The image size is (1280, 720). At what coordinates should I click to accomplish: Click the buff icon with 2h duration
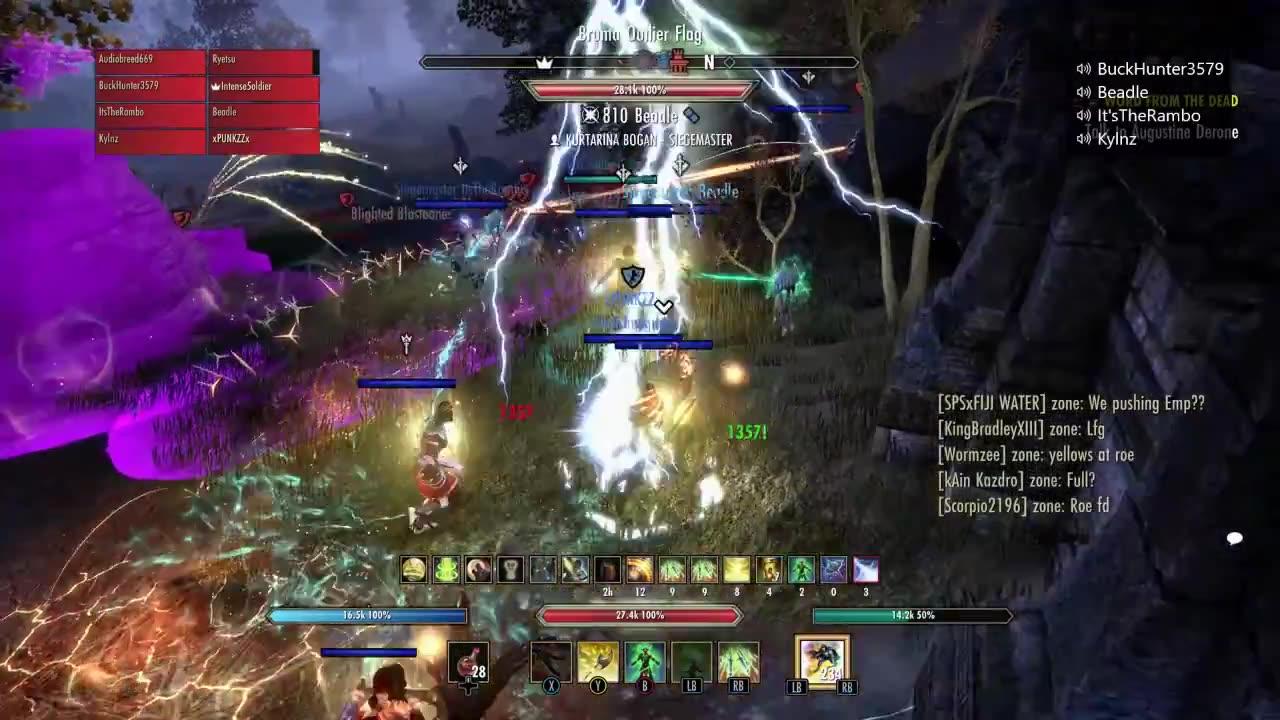pyautogui.click(x=607, y=569)
